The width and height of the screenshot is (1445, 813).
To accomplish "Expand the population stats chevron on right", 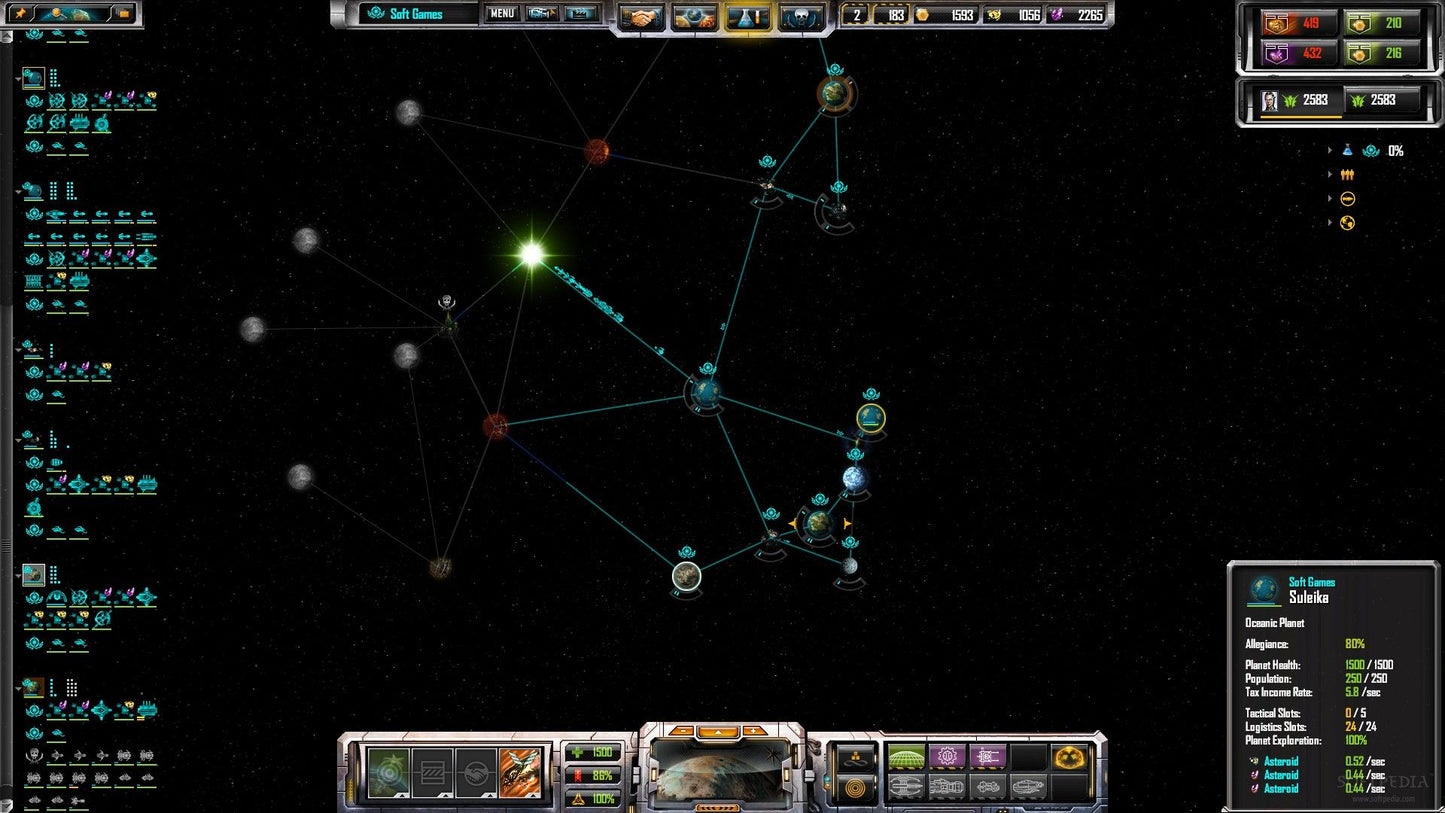I will pyautogui.click(x=1329, y=174).
